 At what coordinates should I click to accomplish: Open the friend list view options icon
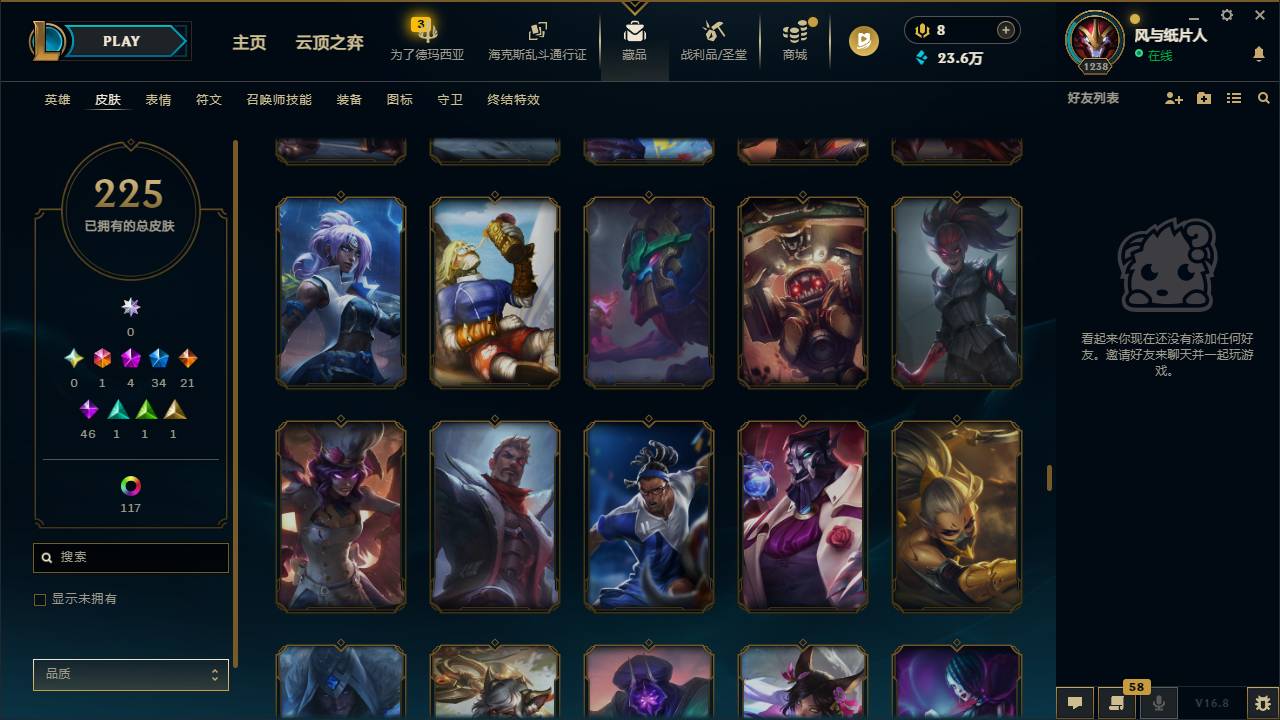tap(1234, 98)
